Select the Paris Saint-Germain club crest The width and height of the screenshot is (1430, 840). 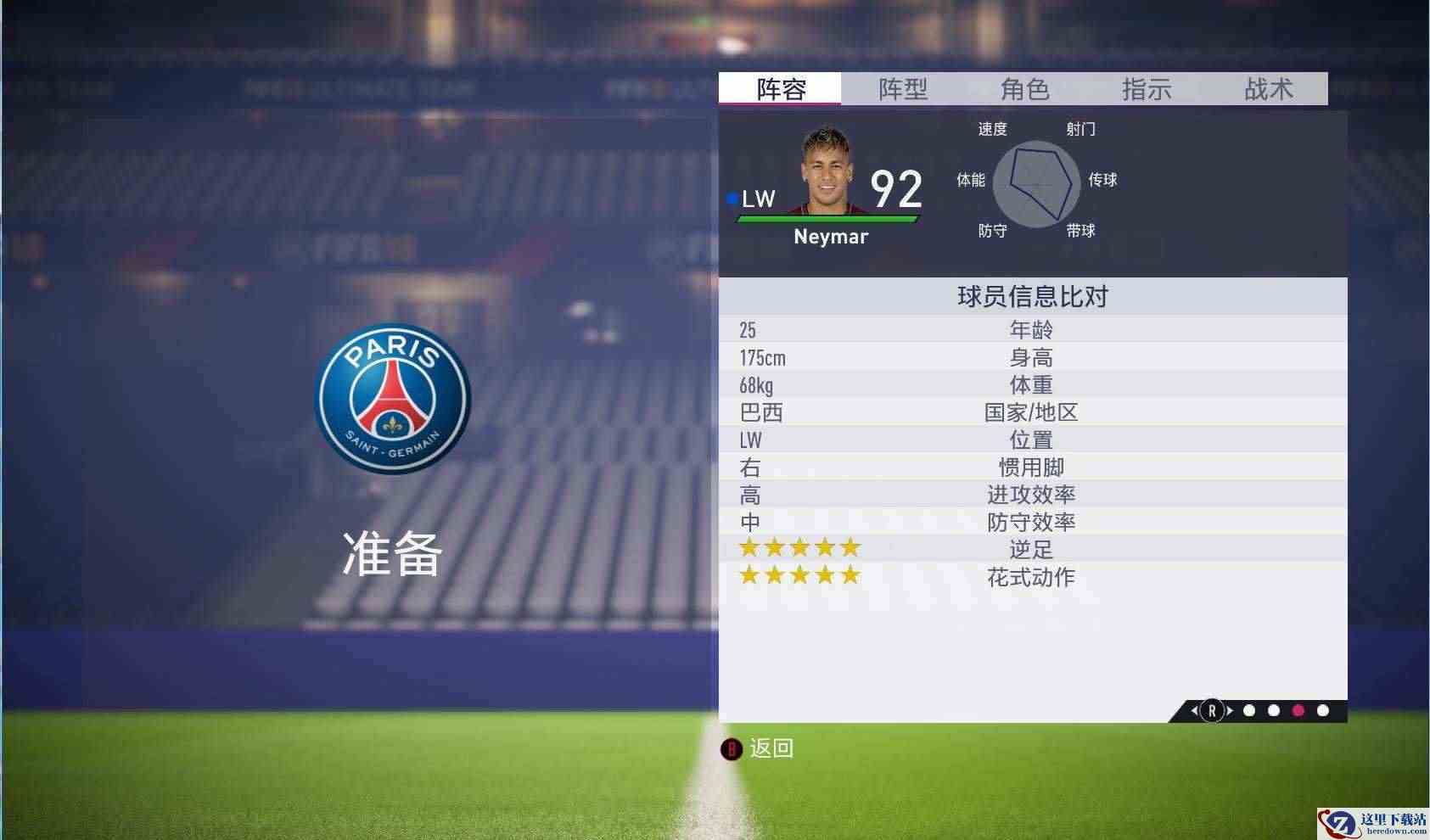click(x=392, y=399)
